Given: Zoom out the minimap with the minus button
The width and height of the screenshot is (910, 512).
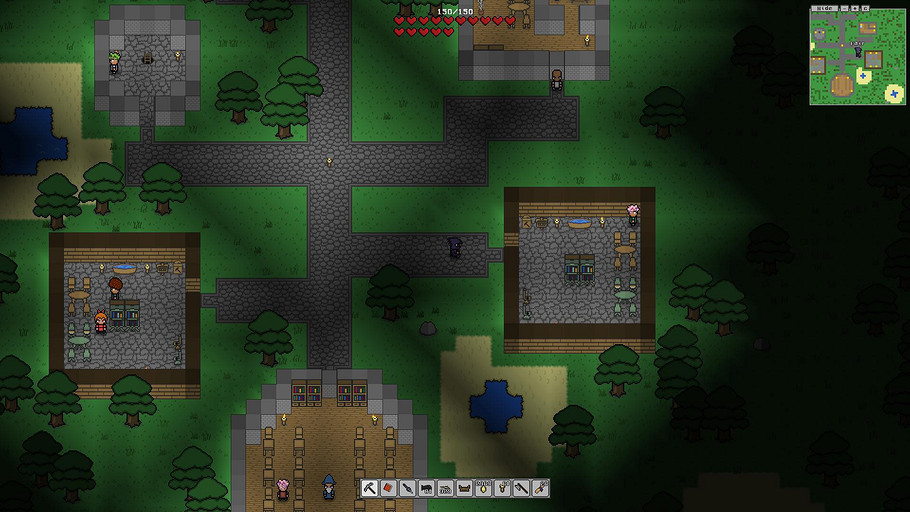Looking at the screenshot, I should (845, 8).
